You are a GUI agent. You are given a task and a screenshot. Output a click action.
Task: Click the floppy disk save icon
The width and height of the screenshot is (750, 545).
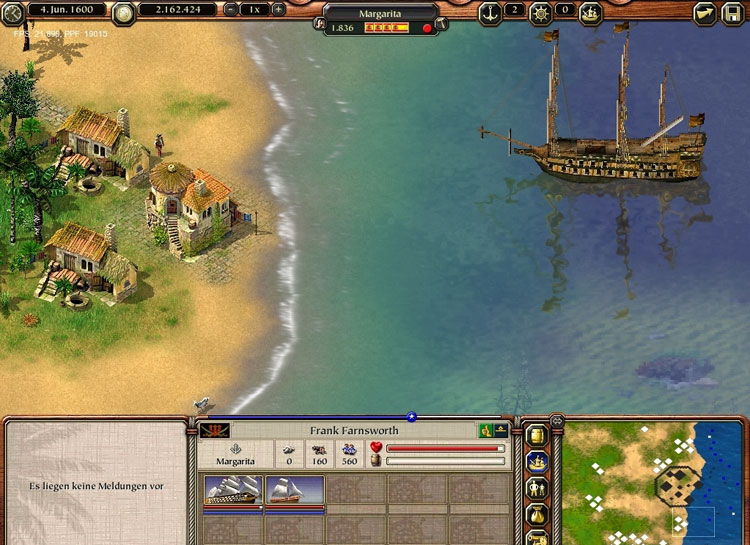click(734, 12)
